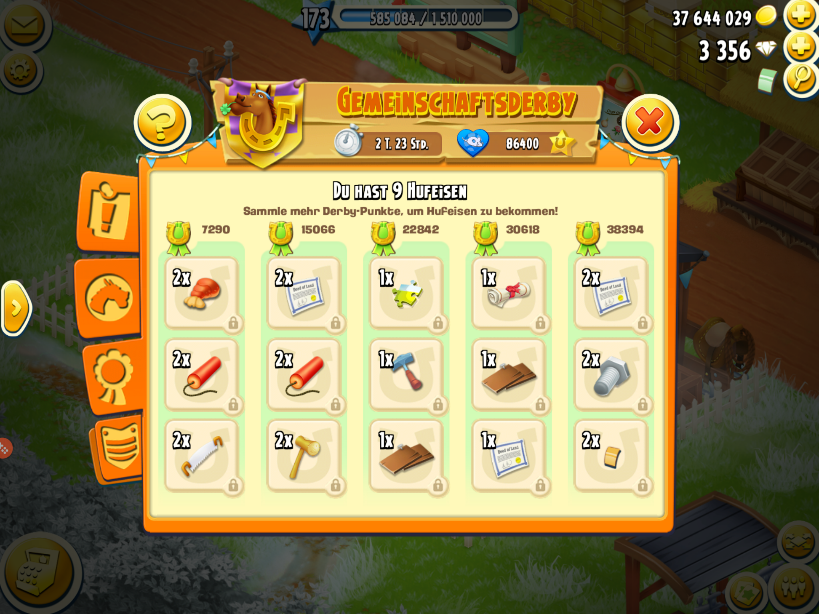Select the ham reward slot
This screenshot has height=614, width=819.
pyautogui.click(x=202, y=293)
